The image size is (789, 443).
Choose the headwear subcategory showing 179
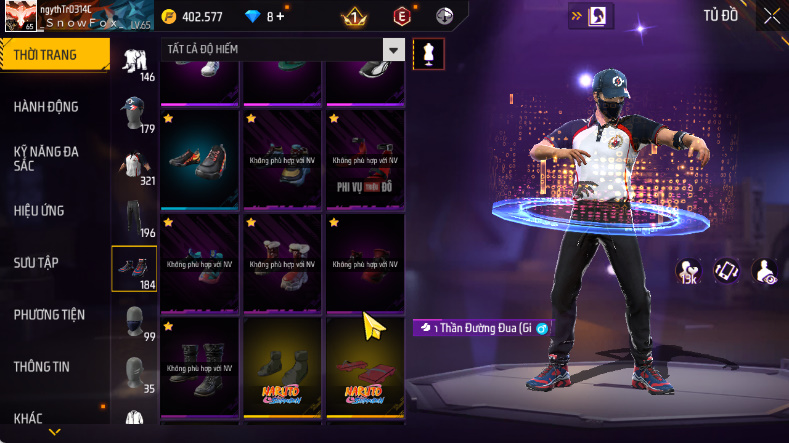pos(134,114)
